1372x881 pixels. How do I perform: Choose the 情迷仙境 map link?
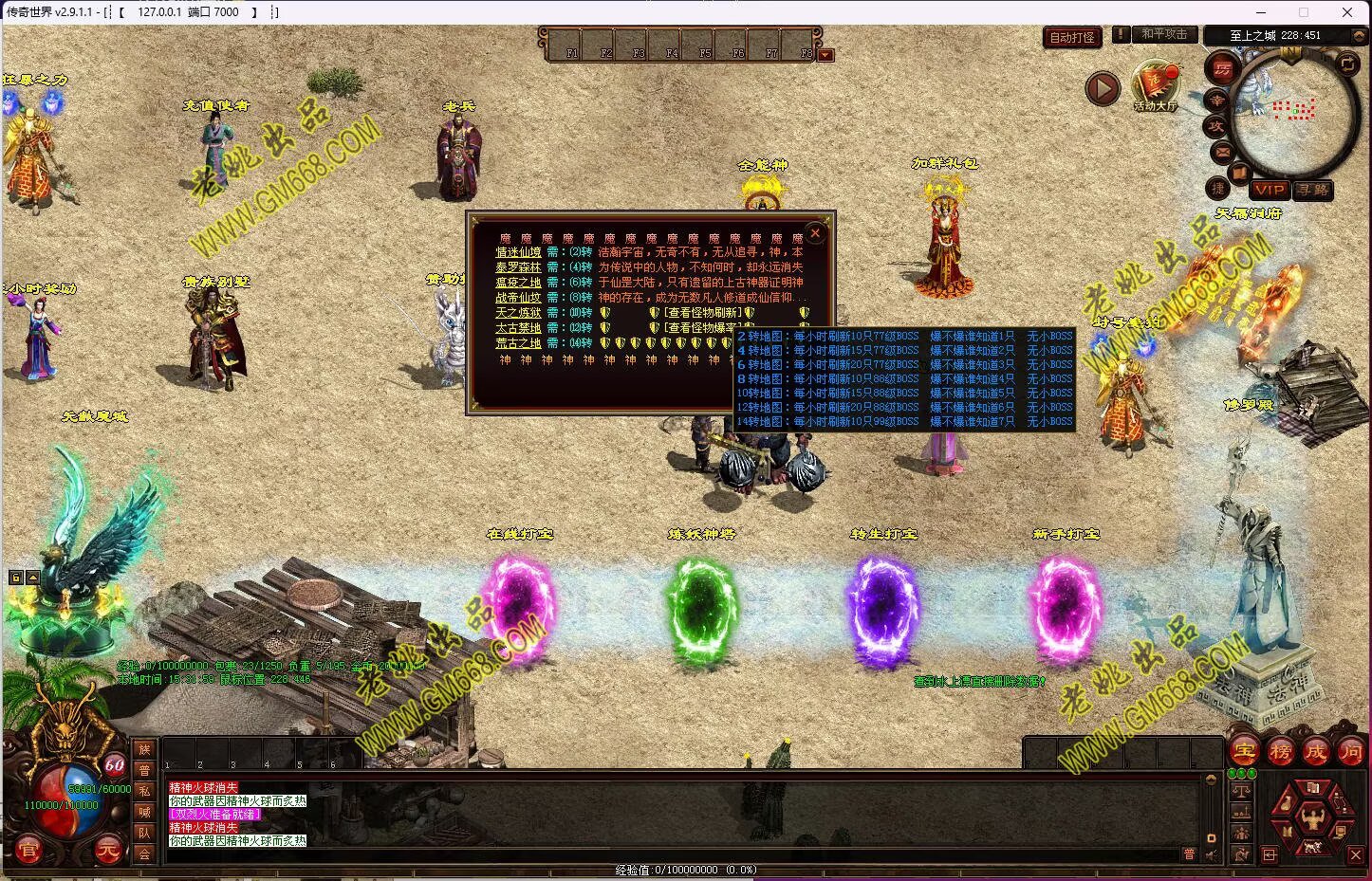(x=518, y=252)
